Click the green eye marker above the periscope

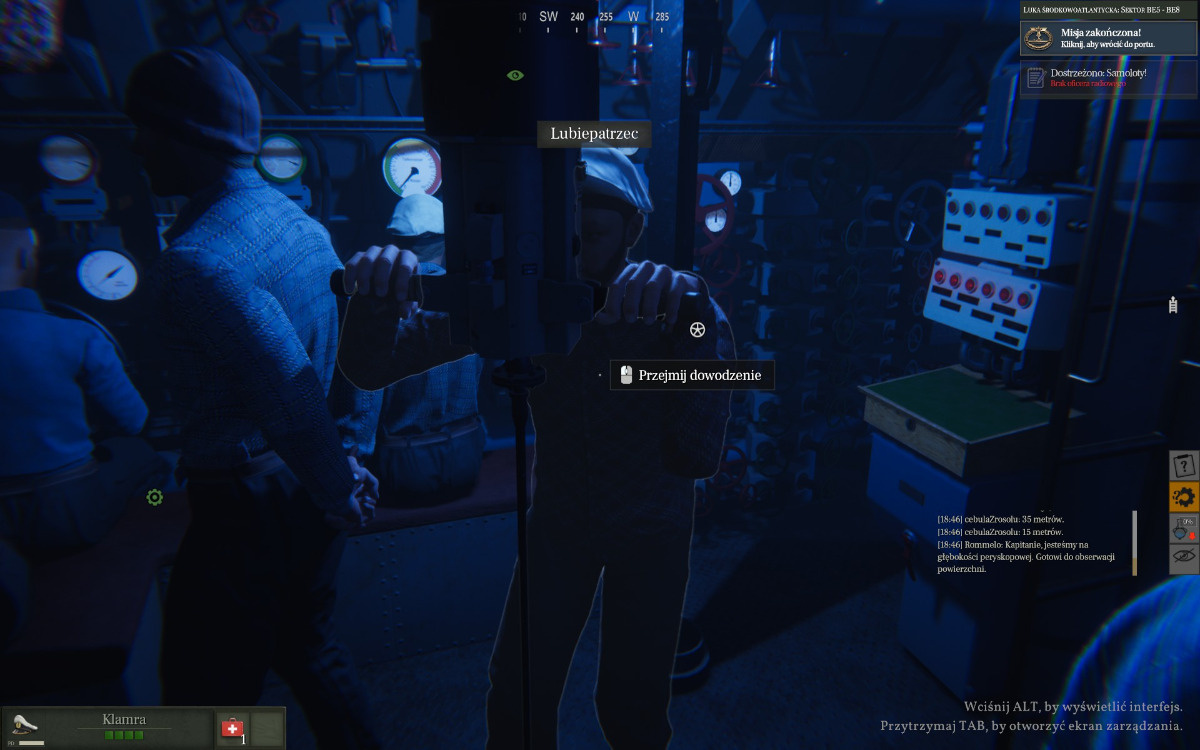click(515, 75)
